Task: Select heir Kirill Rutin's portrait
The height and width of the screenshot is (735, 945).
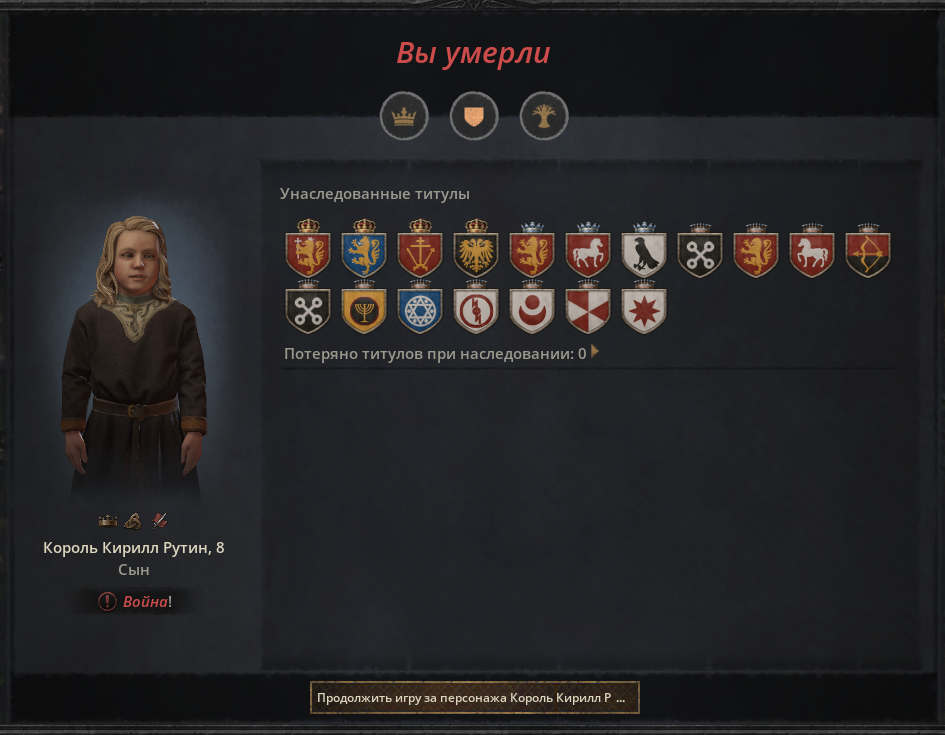Action: click(x=134, y=360)
